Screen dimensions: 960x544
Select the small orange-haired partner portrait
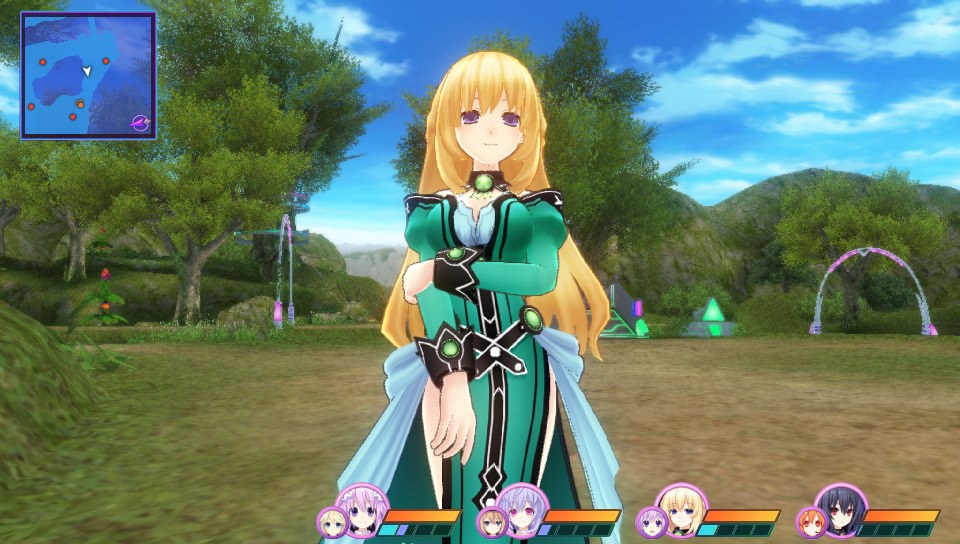pyautogui.click(x=810, y=522)
